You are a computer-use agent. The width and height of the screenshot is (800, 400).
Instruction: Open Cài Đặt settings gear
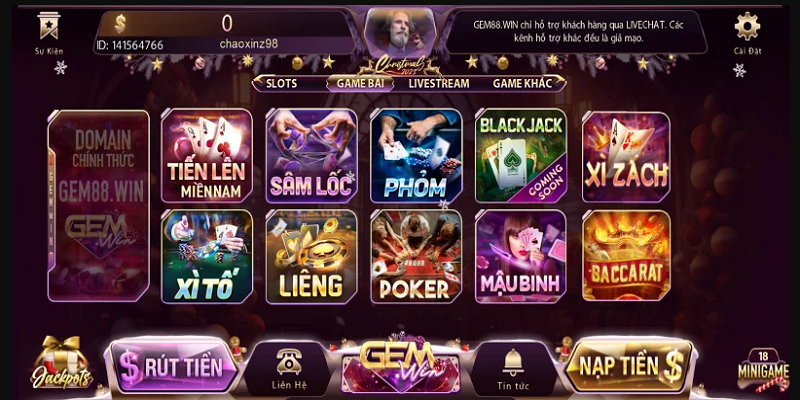747,30
